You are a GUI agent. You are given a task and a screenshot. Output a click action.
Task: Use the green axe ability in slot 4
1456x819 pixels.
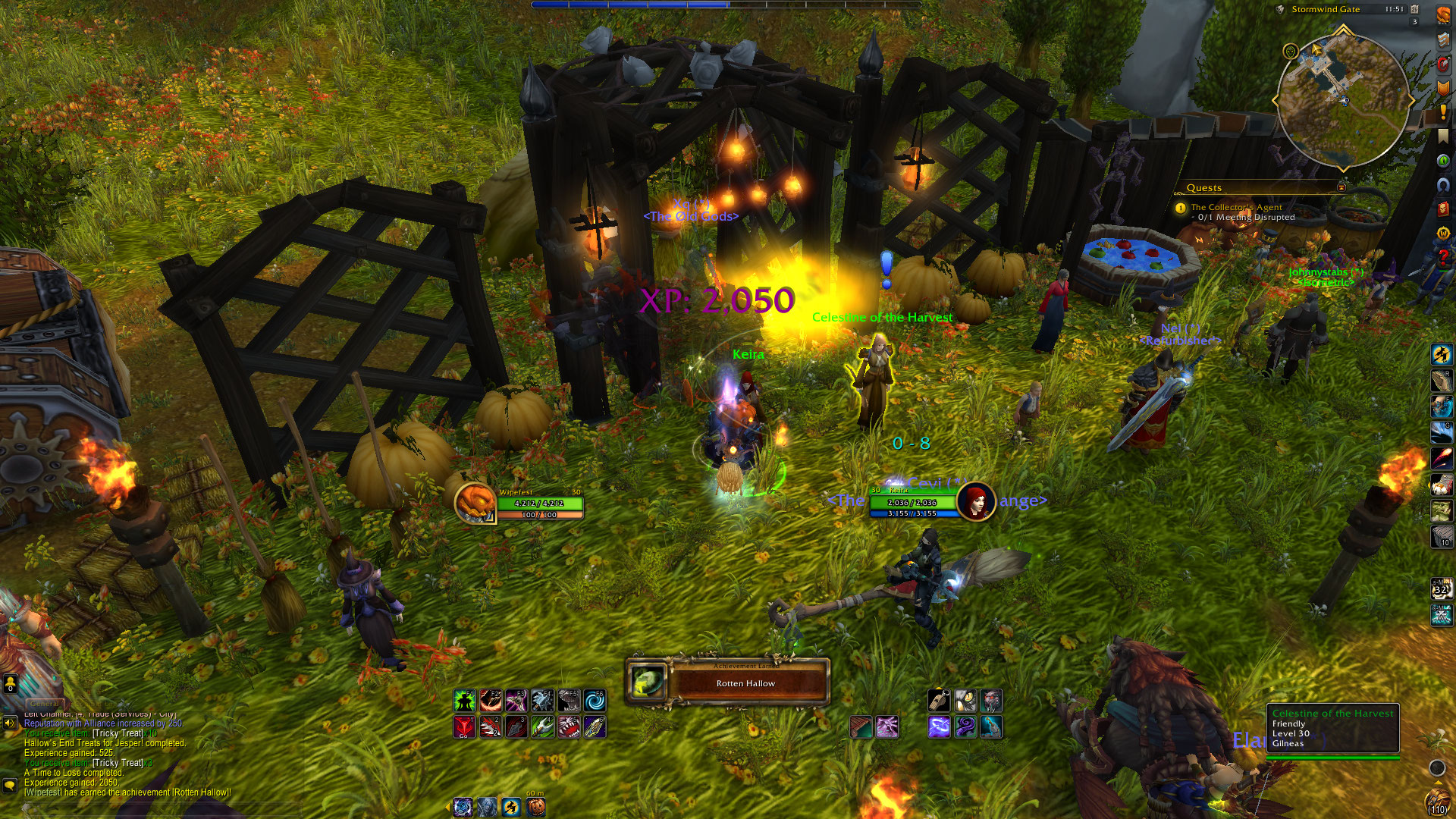click(x=542, y=727)
